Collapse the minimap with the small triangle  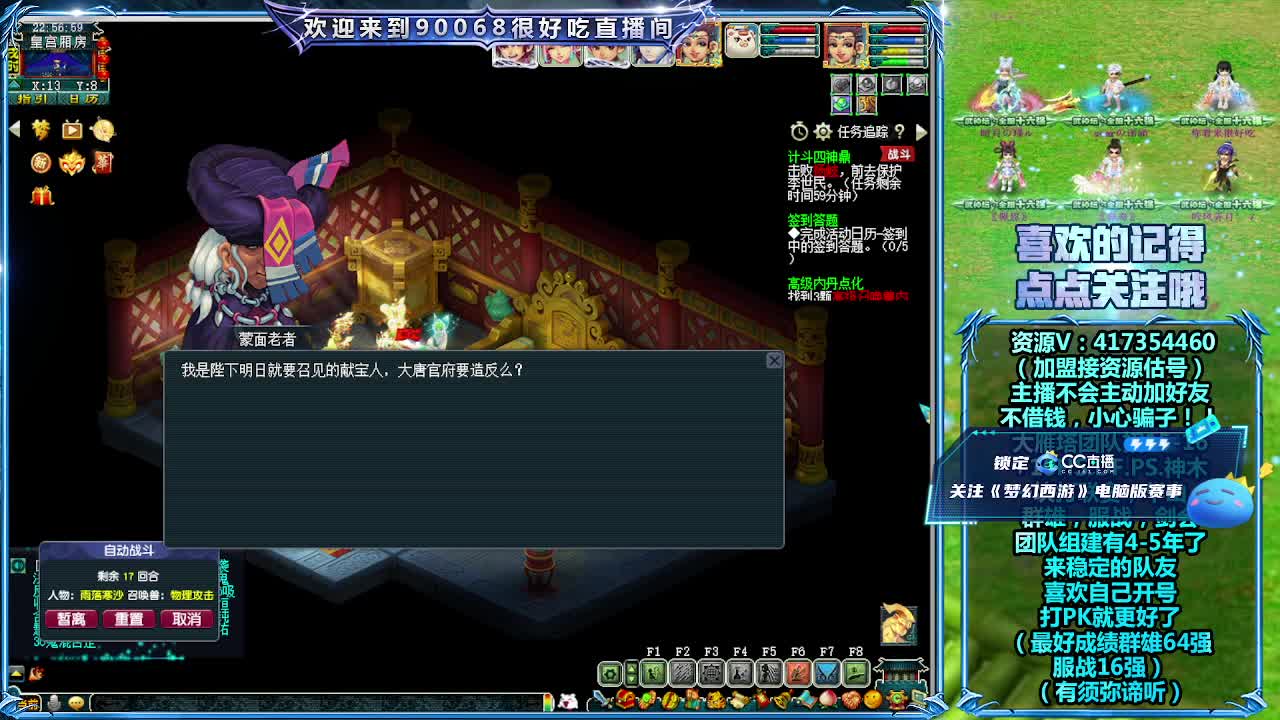coord(14,85)
